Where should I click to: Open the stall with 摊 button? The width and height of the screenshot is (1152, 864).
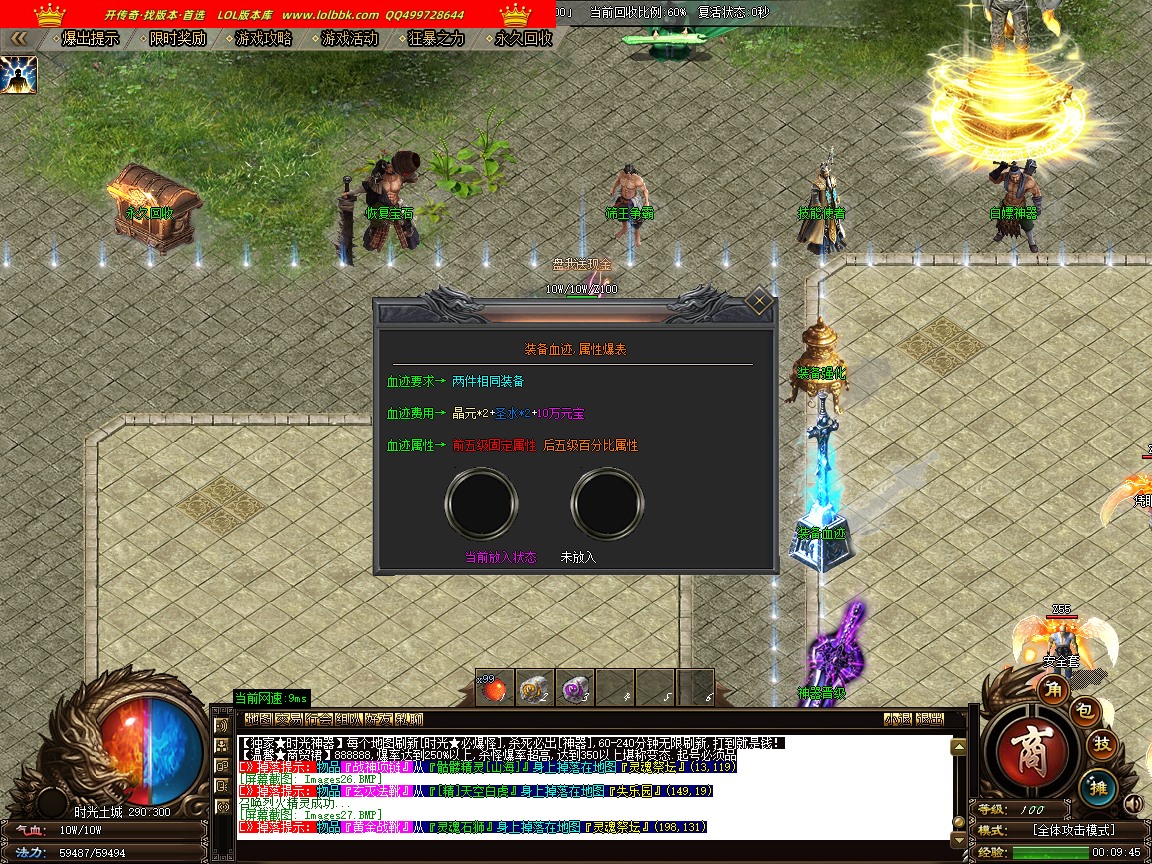(x=1098, y=787)
